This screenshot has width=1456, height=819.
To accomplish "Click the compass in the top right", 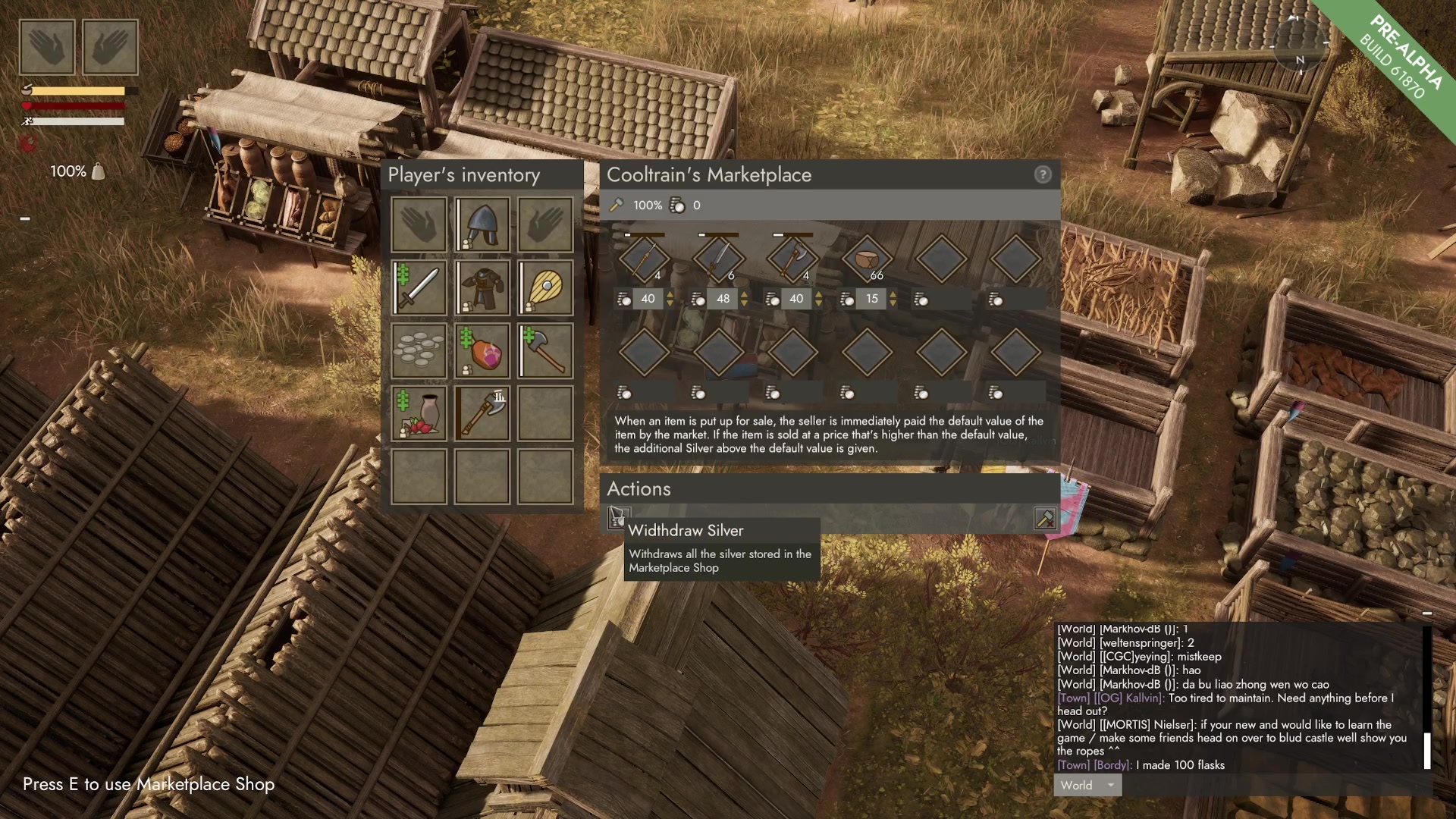I will click(1300, 44).
